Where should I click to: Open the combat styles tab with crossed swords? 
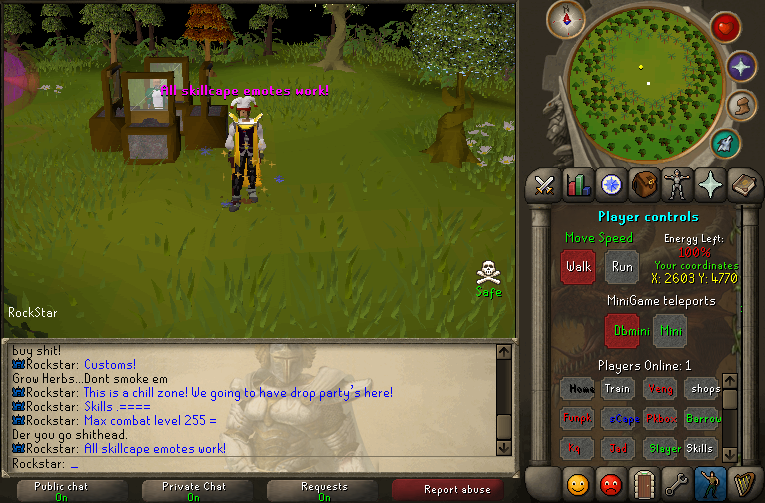pos(545,185)
